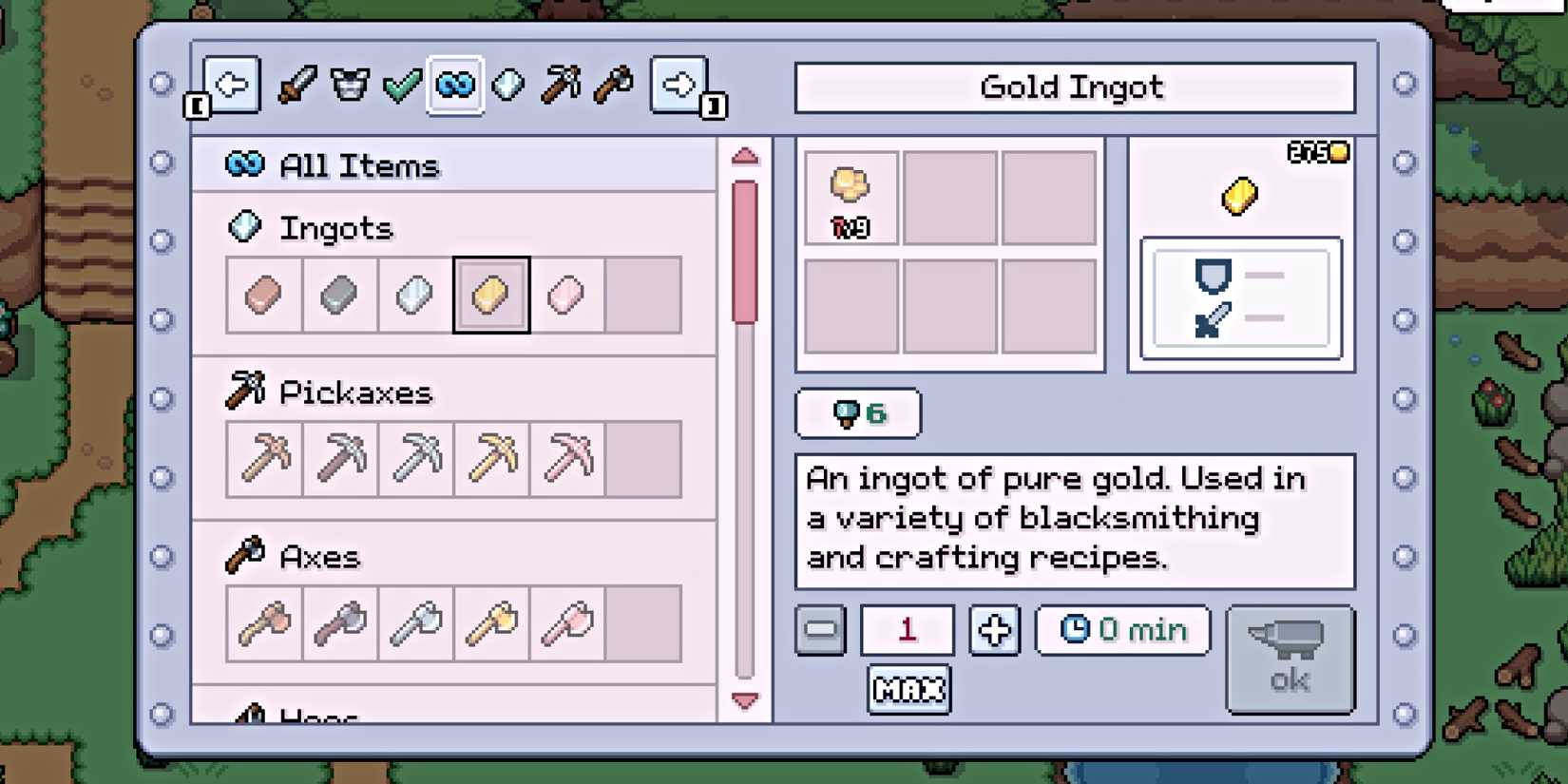Image resolution: width=1568 pixels, height=784 pixels.
Task: Click the checkmark category icon
Action: (x=402, y=86)
